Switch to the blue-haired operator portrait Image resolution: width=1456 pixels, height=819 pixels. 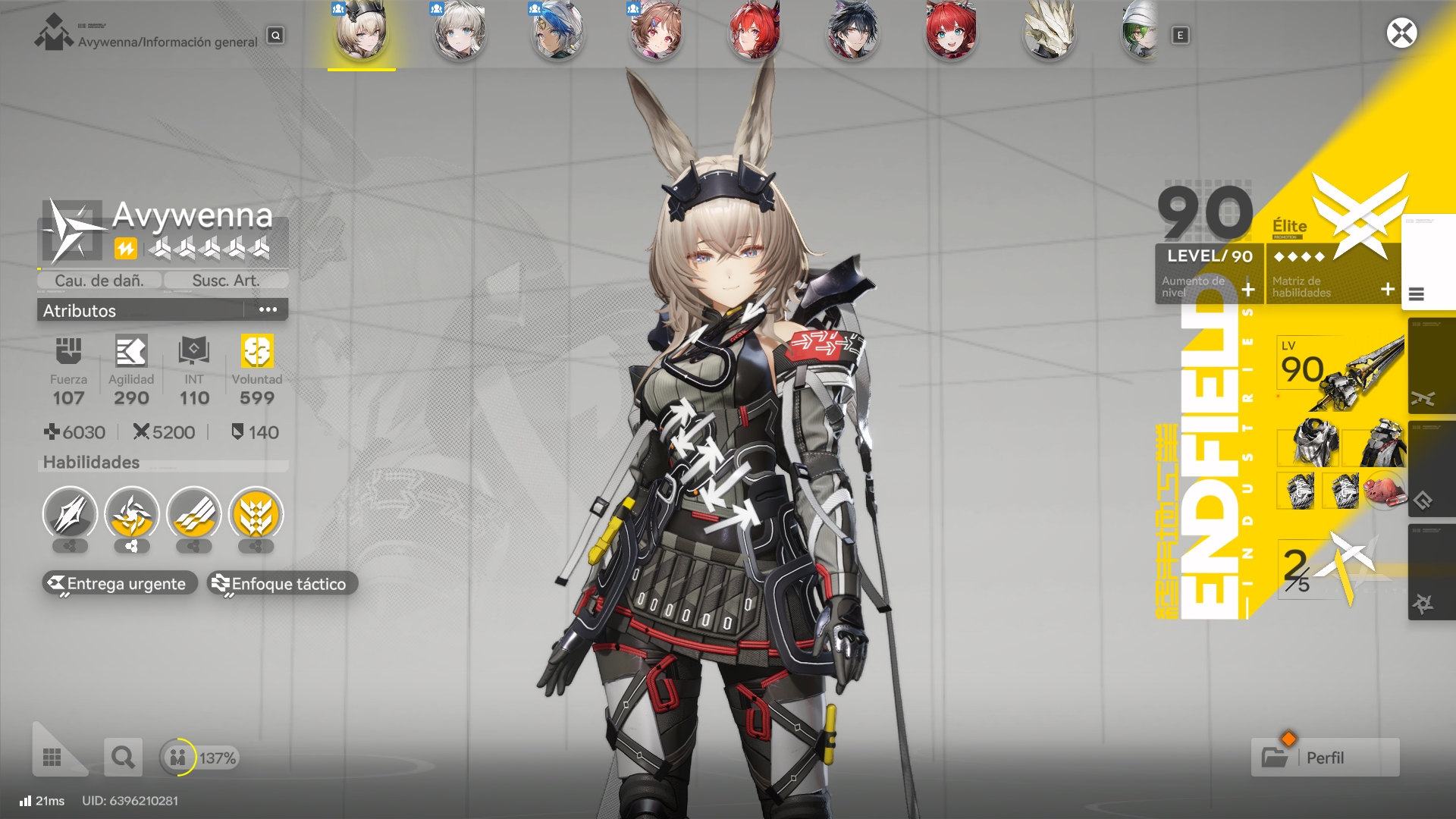[x=558, y=33]
